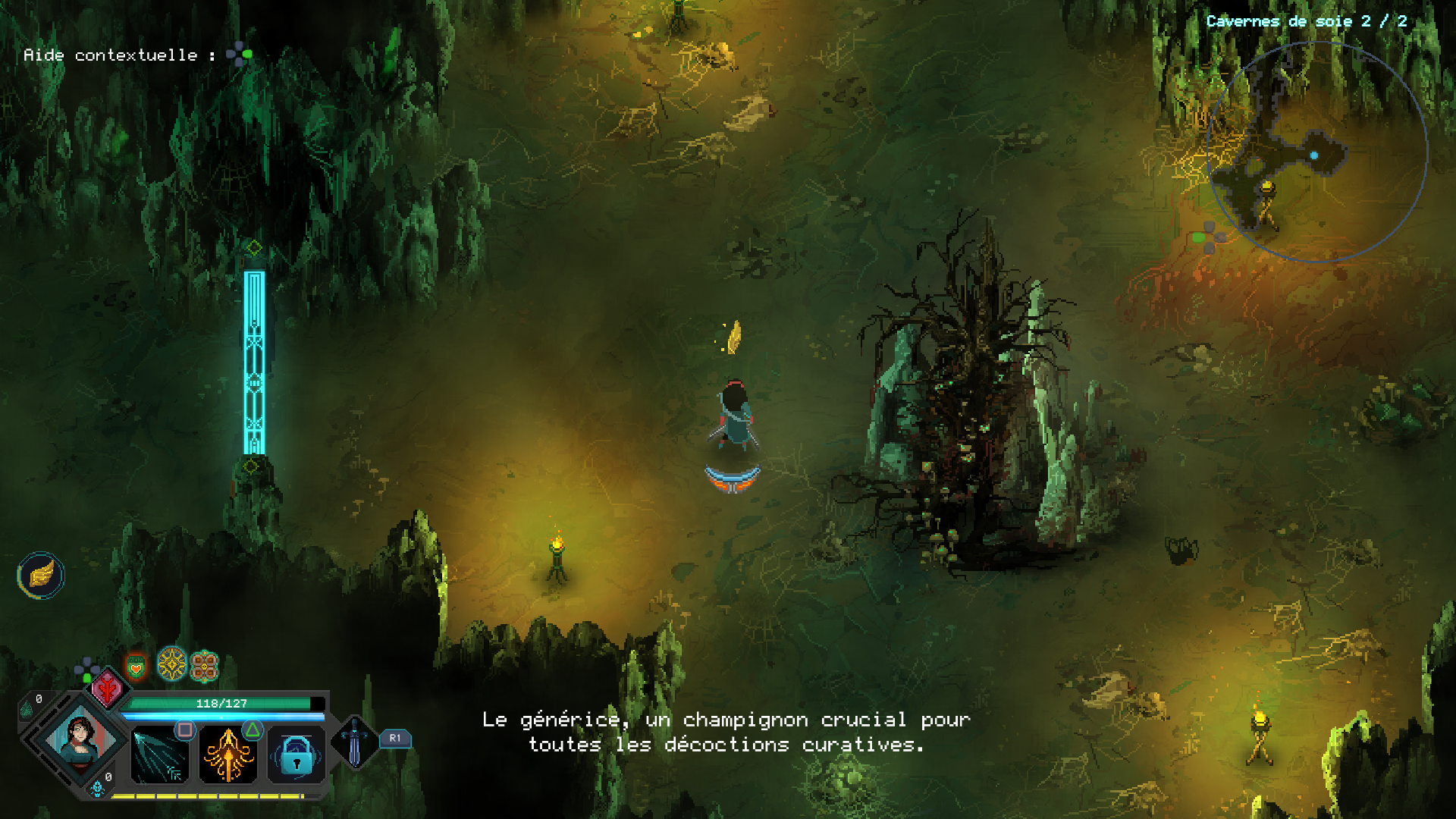Inspect the brown four-square charm icon
The image size is (1456, 819).
click(x=204, y=667)
